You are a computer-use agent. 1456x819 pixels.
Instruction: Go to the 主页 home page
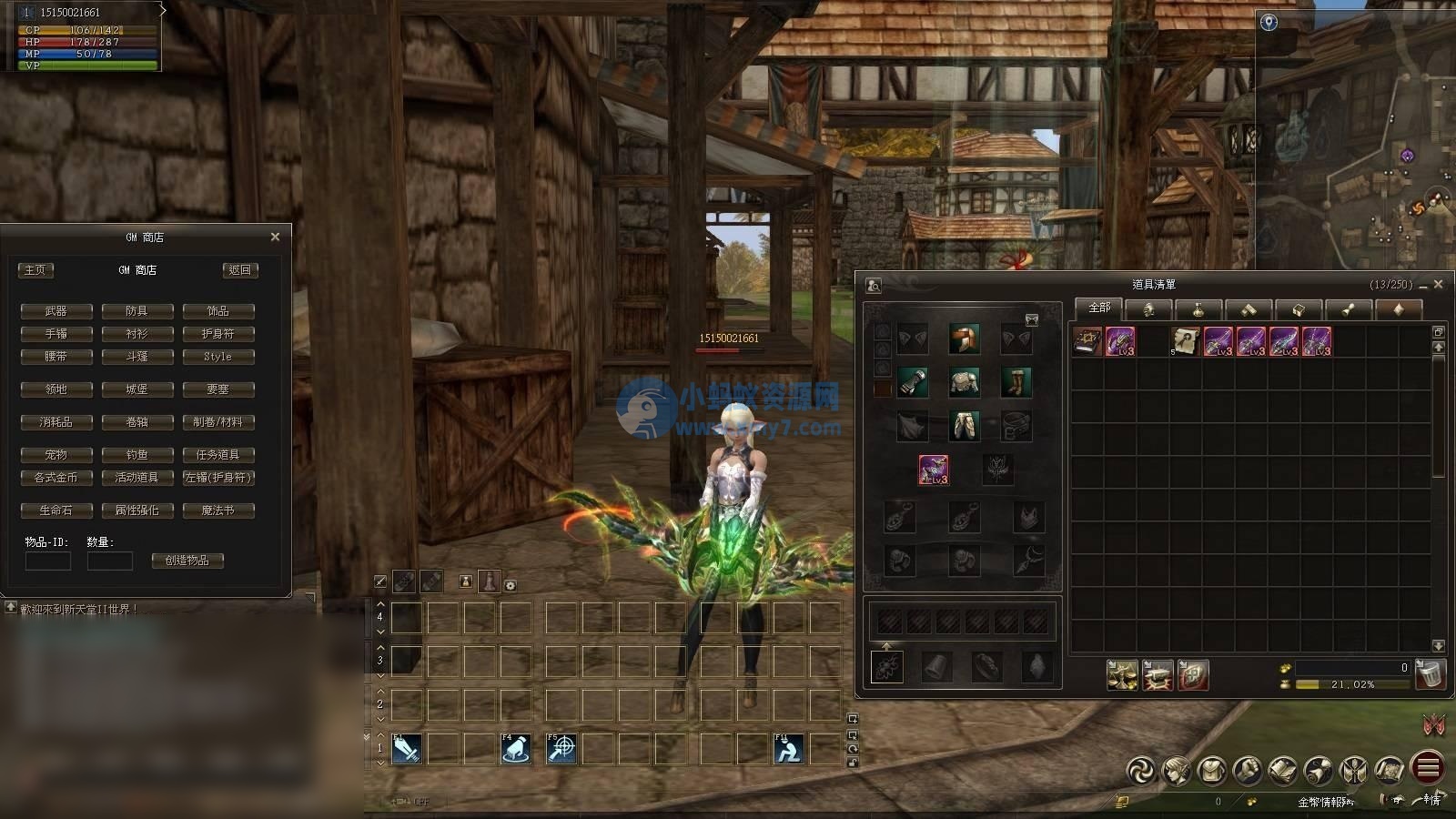[x=35, y=270]
